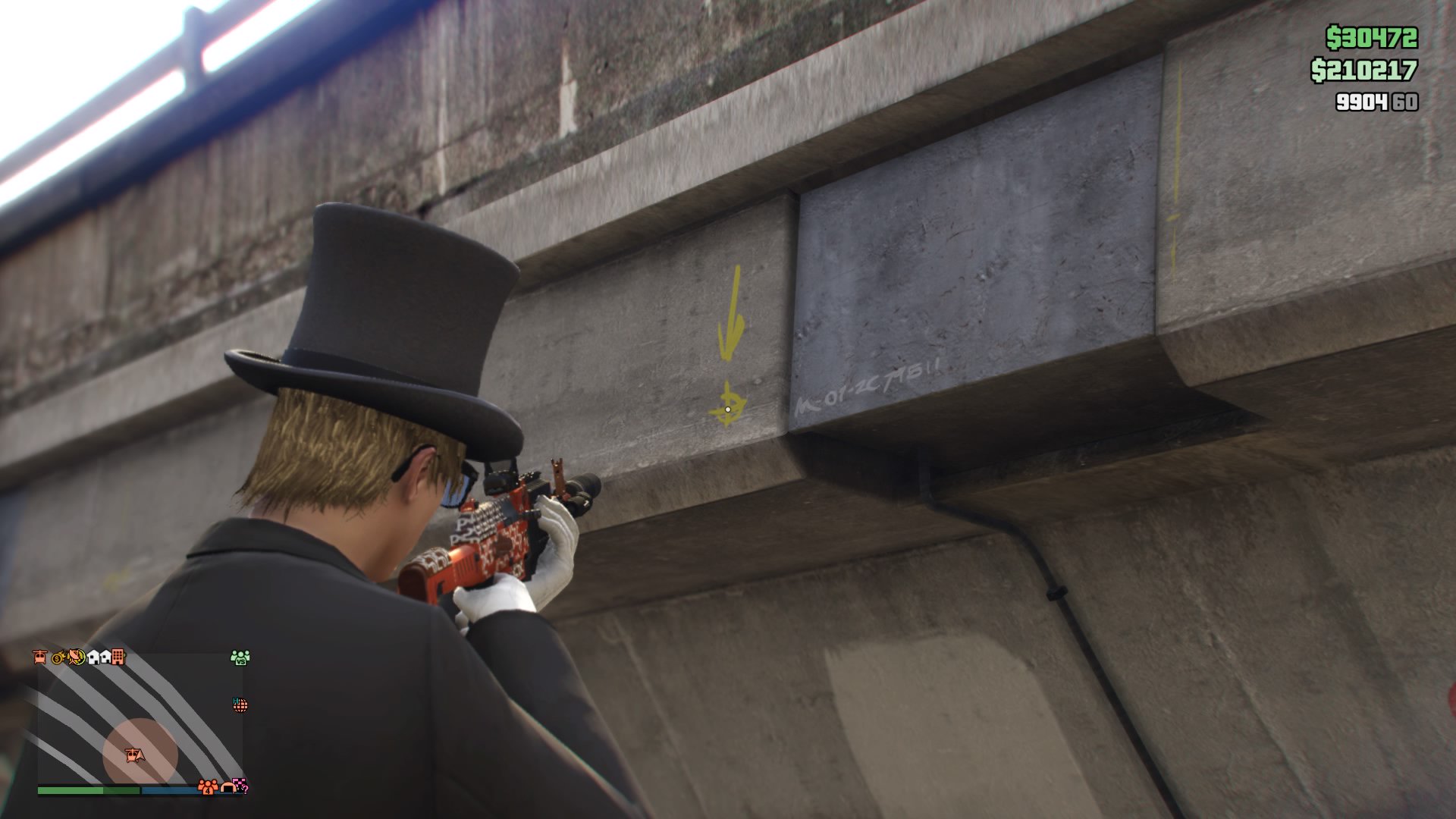
Task: Click the pink checkered flag '?' race icon
Action: 240,786
